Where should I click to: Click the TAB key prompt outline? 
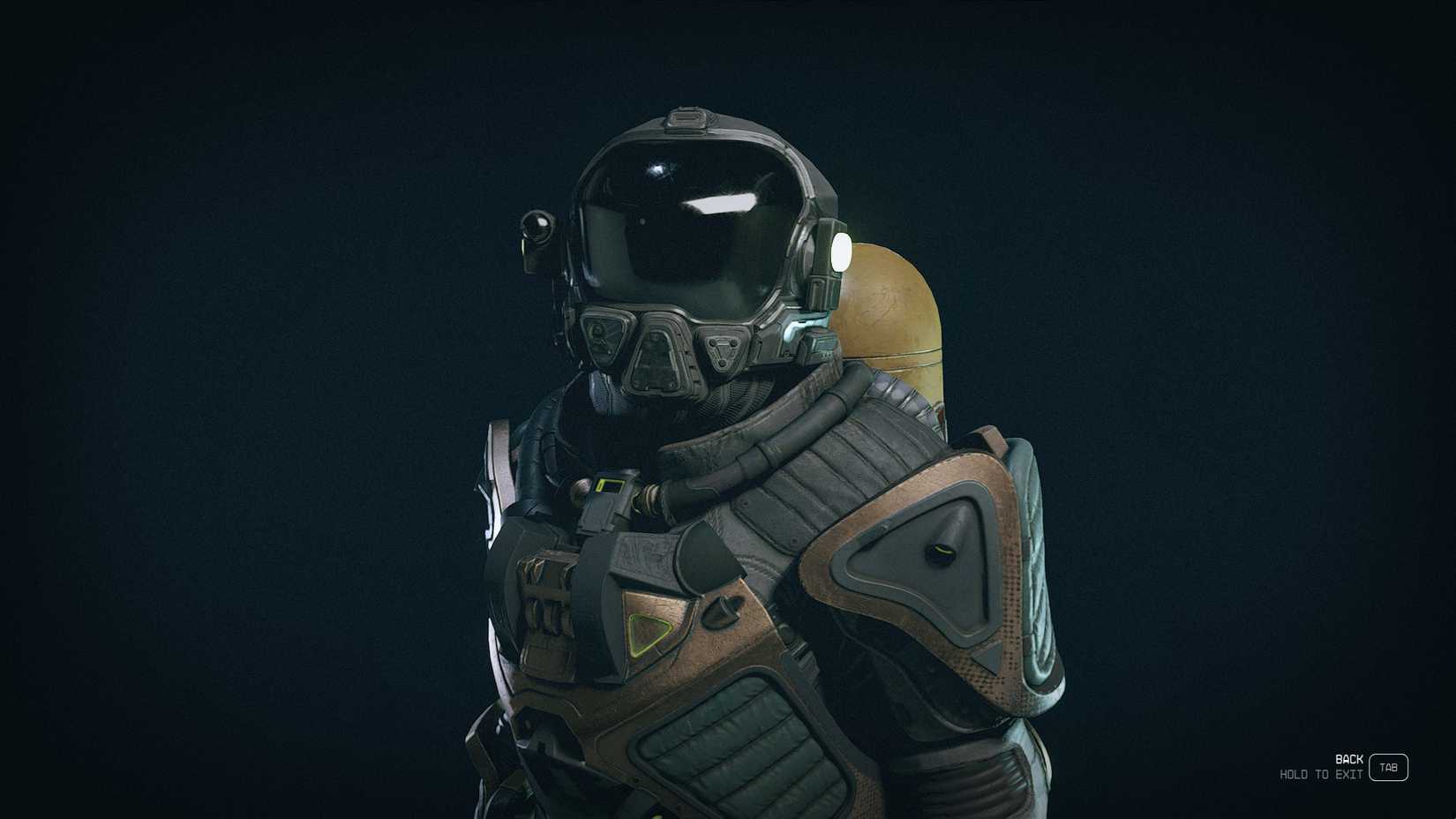pos(1387,768)
